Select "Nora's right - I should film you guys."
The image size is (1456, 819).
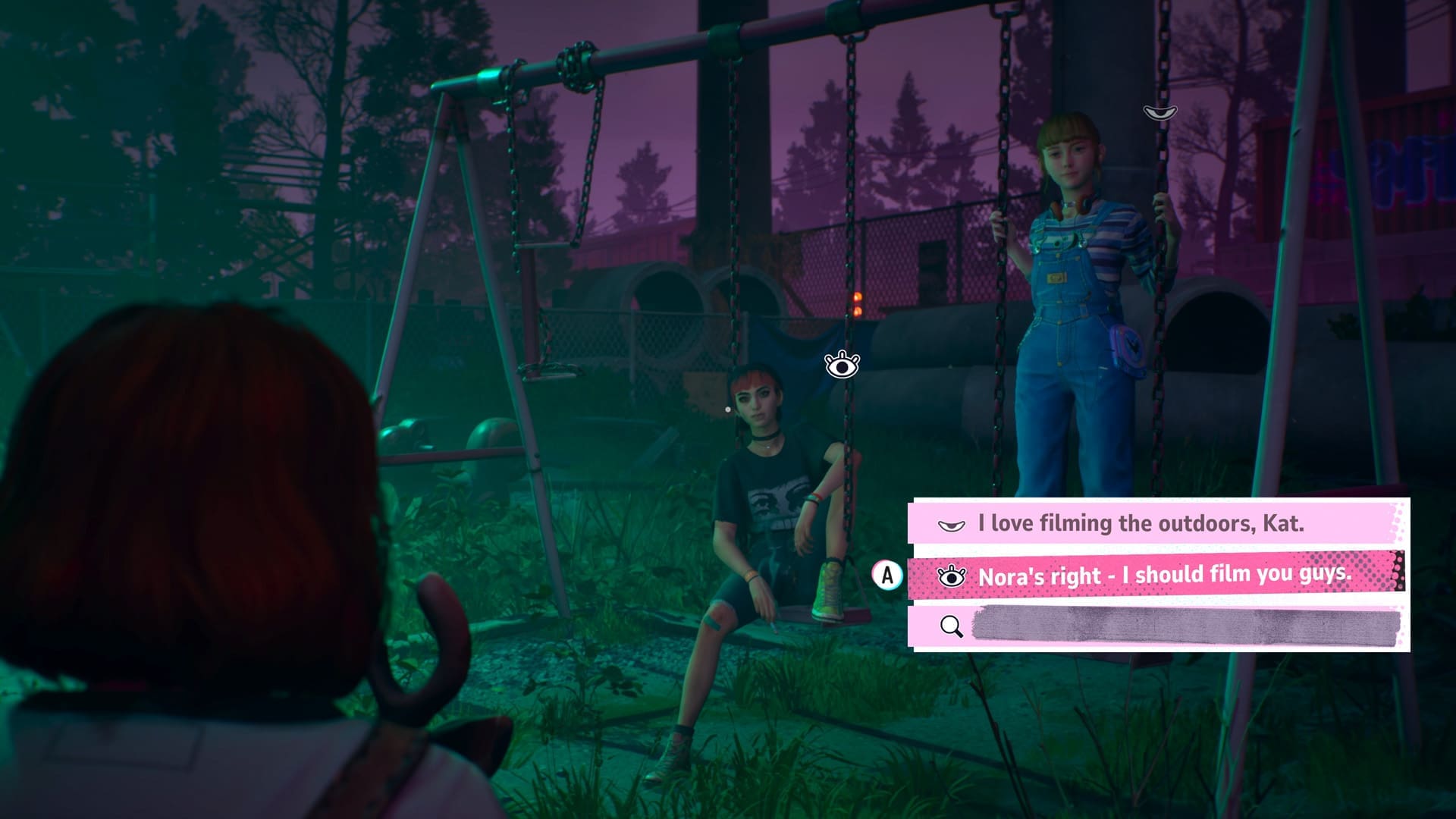tap(1163, 575)
